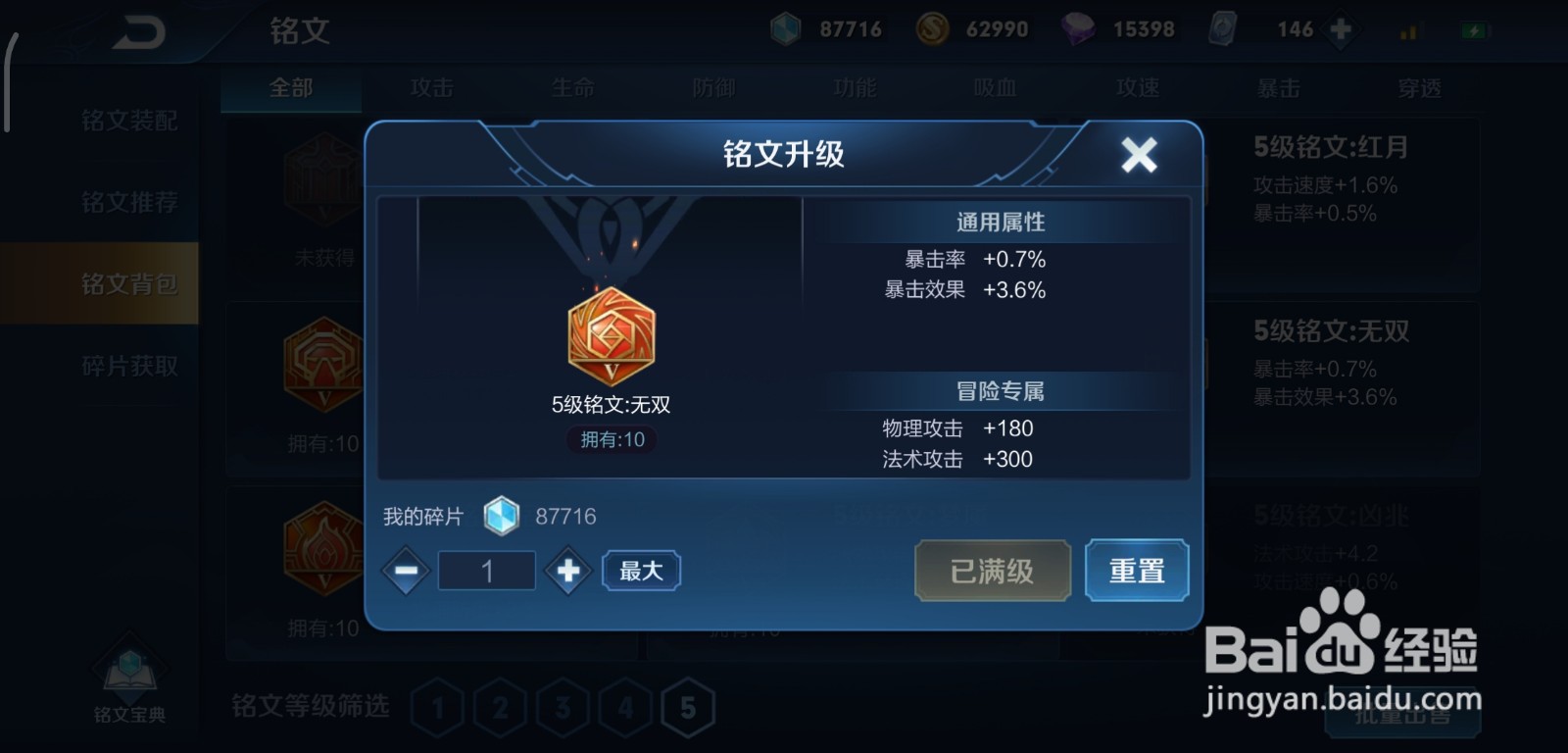Viewport: 1568px width, 753px height.
Task: Click the quantity input field showing 1
Action: tap(487, 570)
